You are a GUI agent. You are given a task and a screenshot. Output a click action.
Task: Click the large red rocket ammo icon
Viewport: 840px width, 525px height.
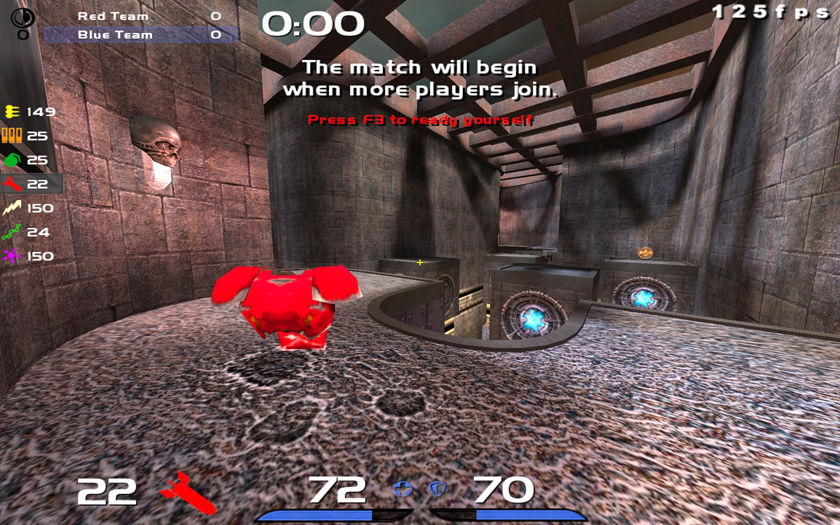pos(188,492)
